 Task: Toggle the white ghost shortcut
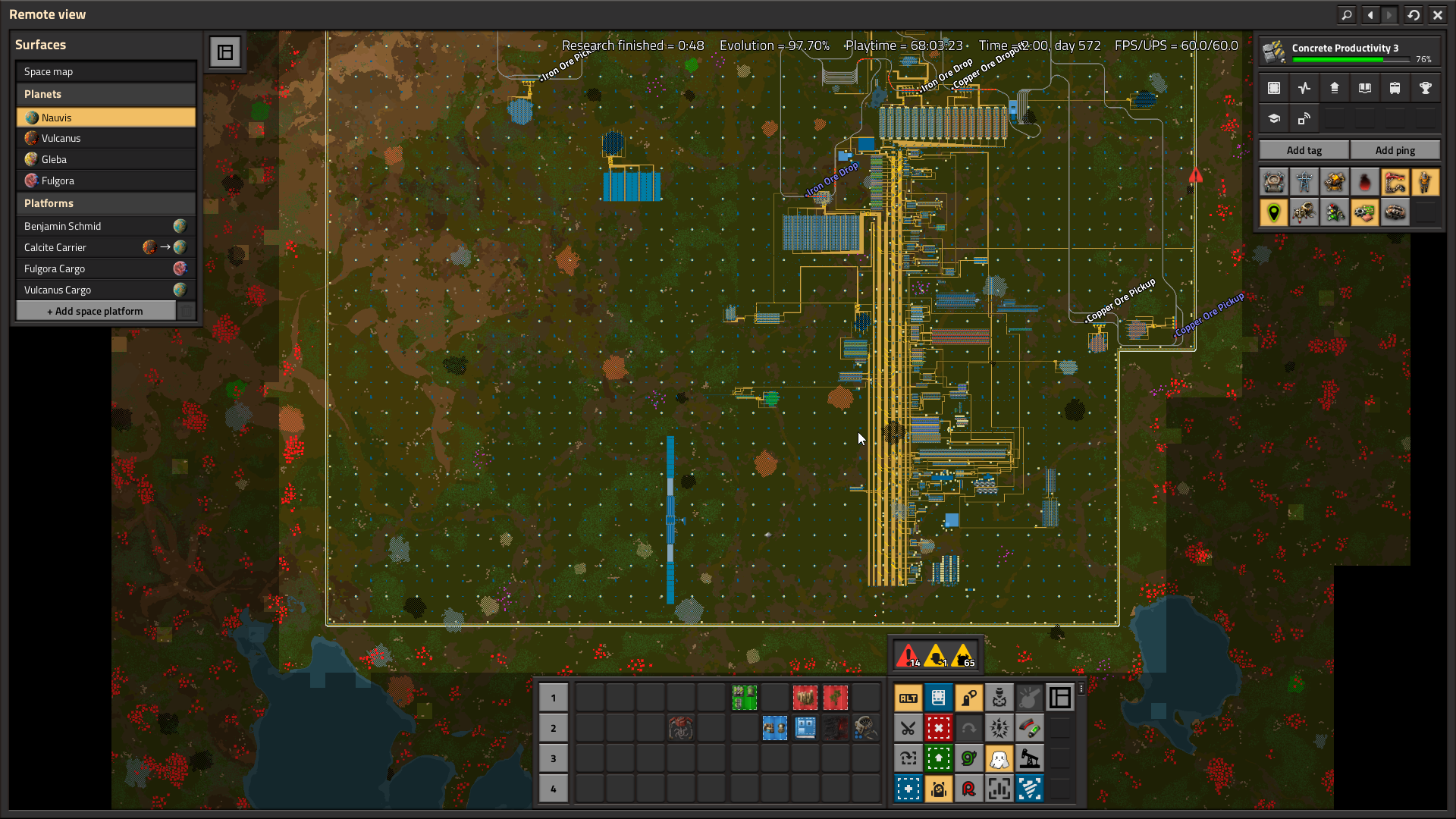pos(999,758)
